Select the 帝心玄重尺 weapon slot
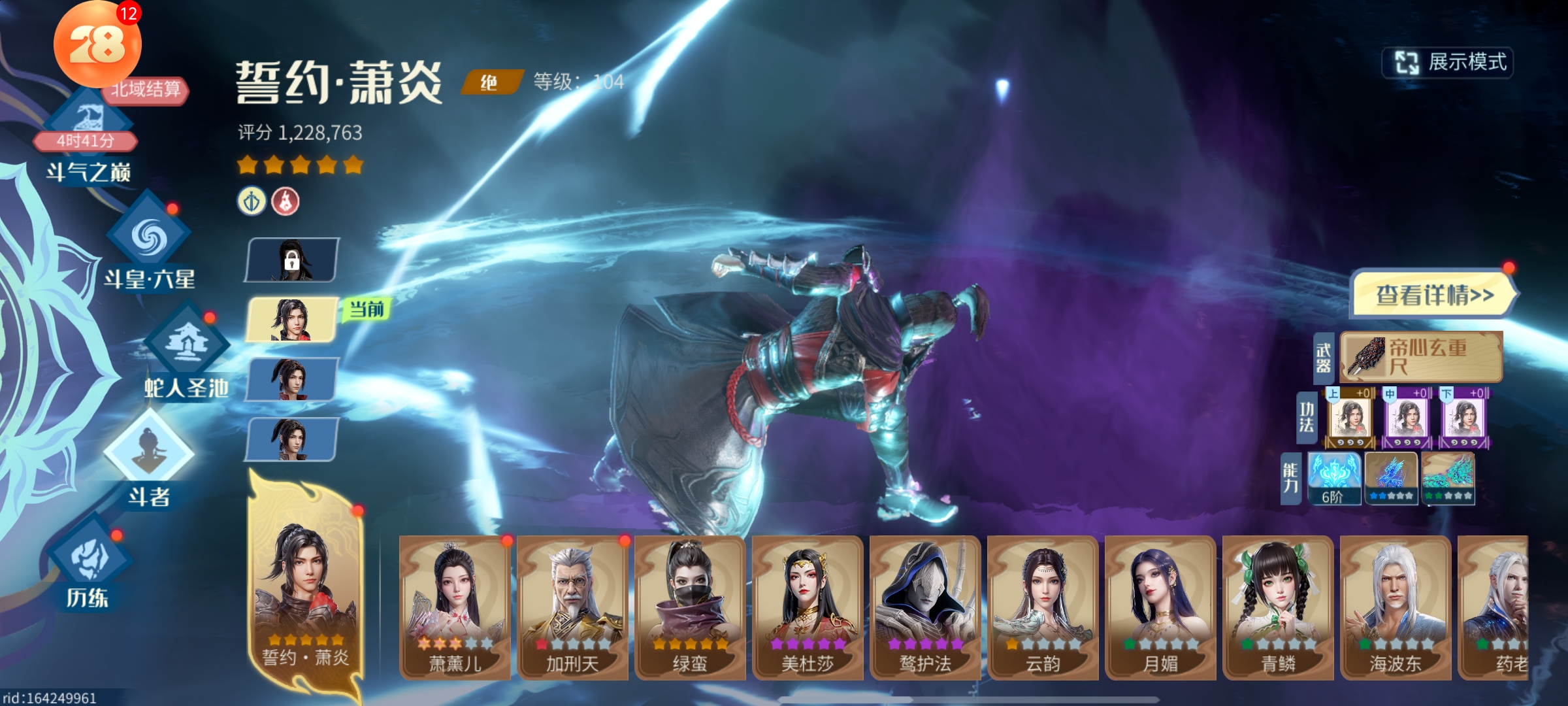 point(1421,356)
